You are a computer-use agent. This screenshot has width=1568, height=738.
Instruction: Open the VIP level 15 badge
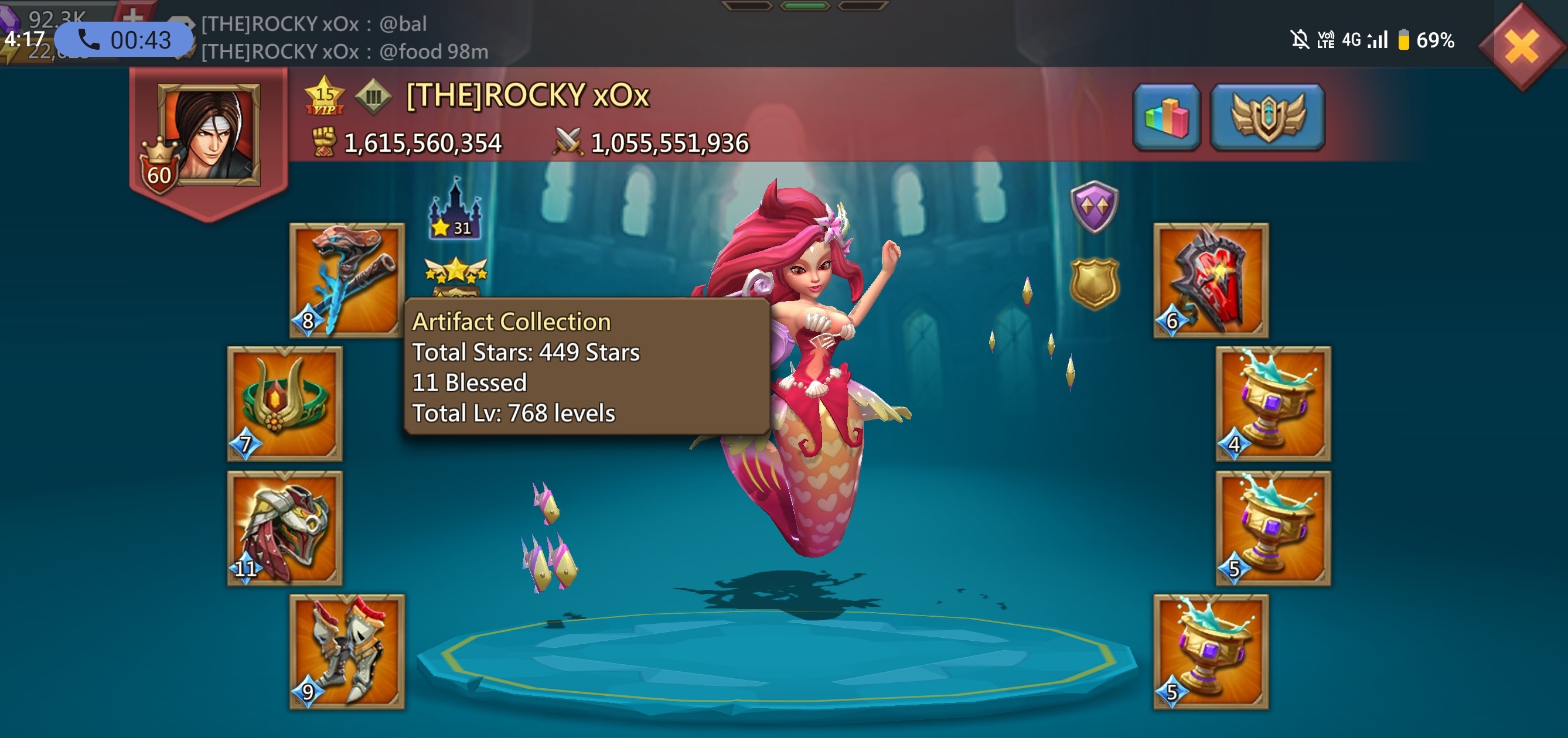point(326,97)
